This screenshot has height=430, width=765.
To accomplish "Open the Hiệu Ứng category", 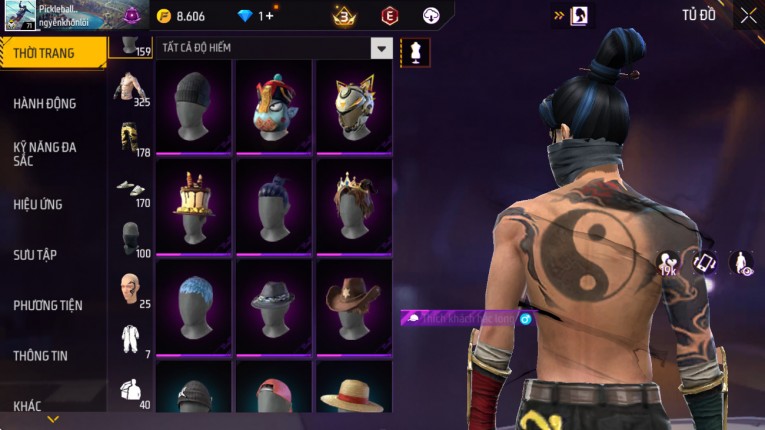I will pyautogui.click(x=38, y=204).
